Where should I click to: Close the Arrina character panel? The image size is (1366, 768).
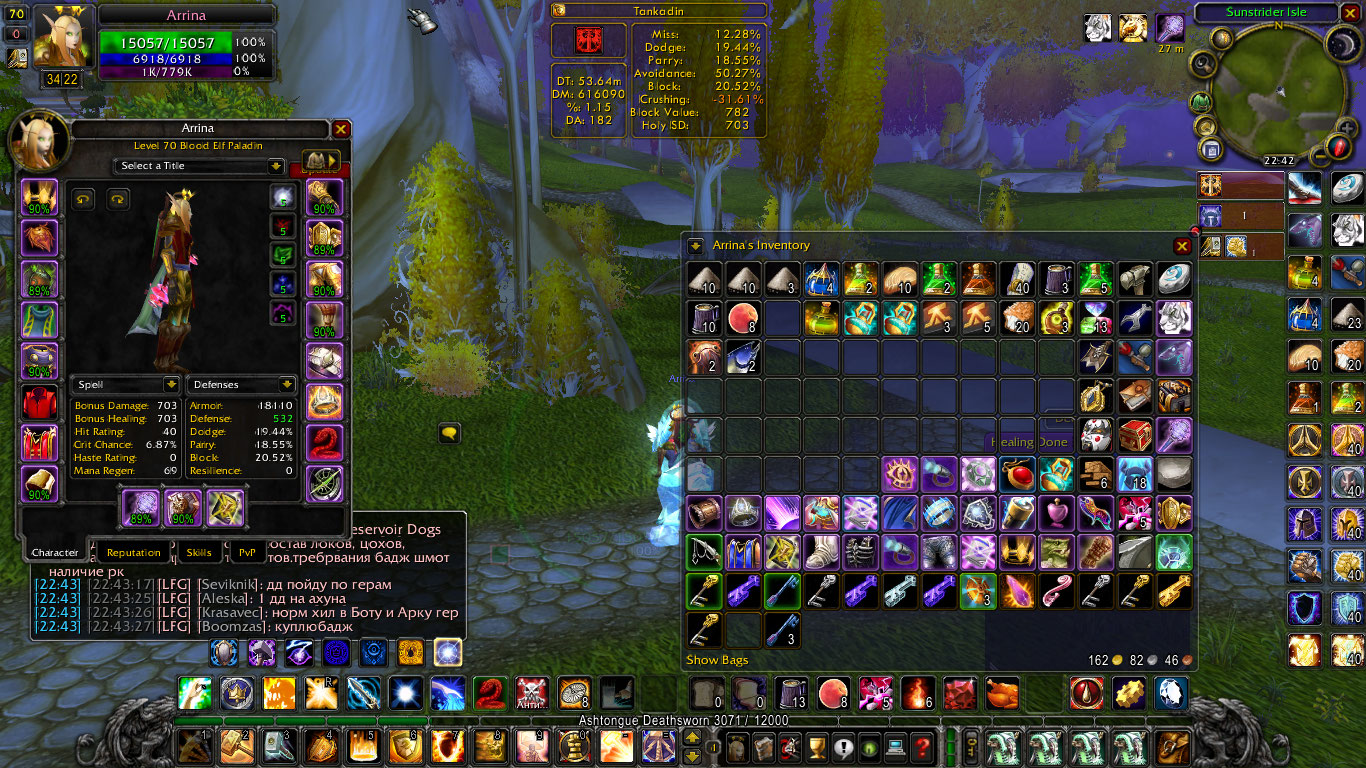341,129
